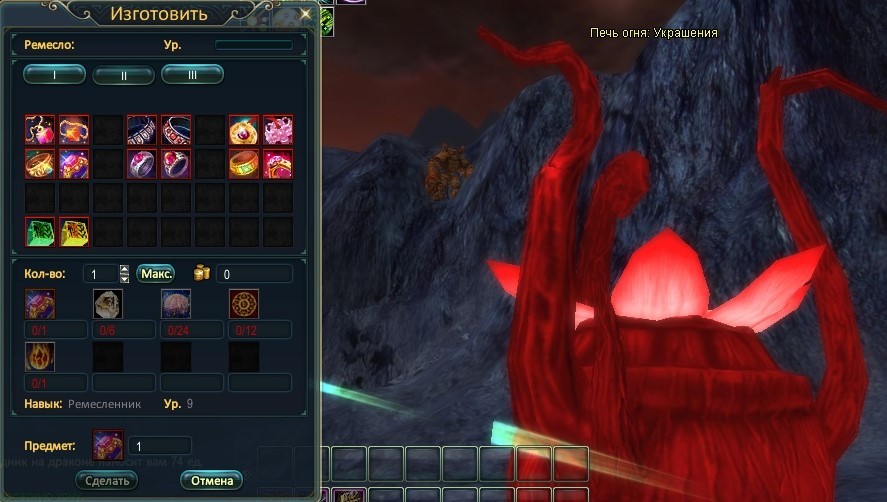The image size is (887, 502).
Task: Select the round red medallion ingredient
Action: (244, 303)
